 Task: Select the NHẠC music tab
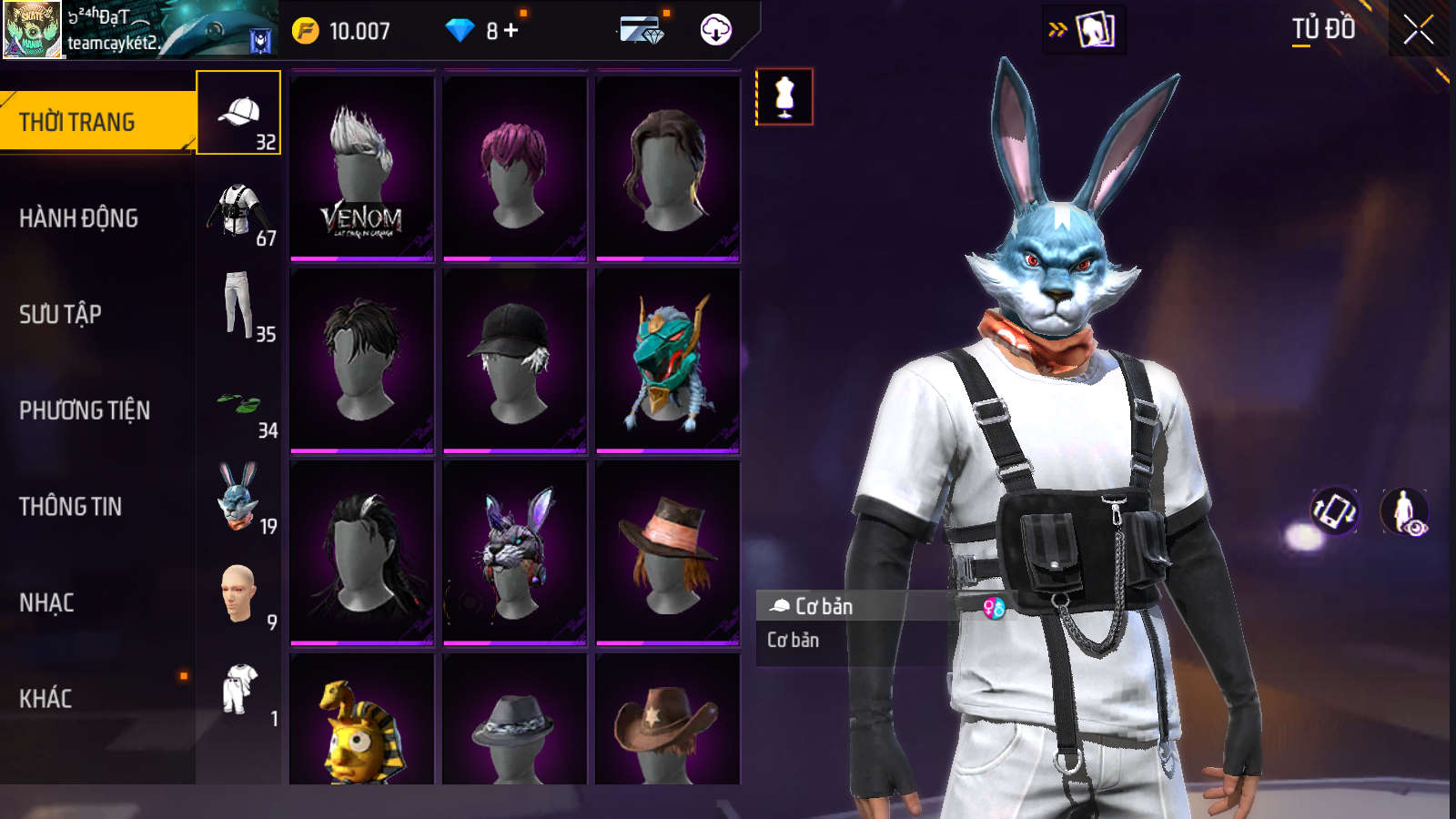pos(46,602)
